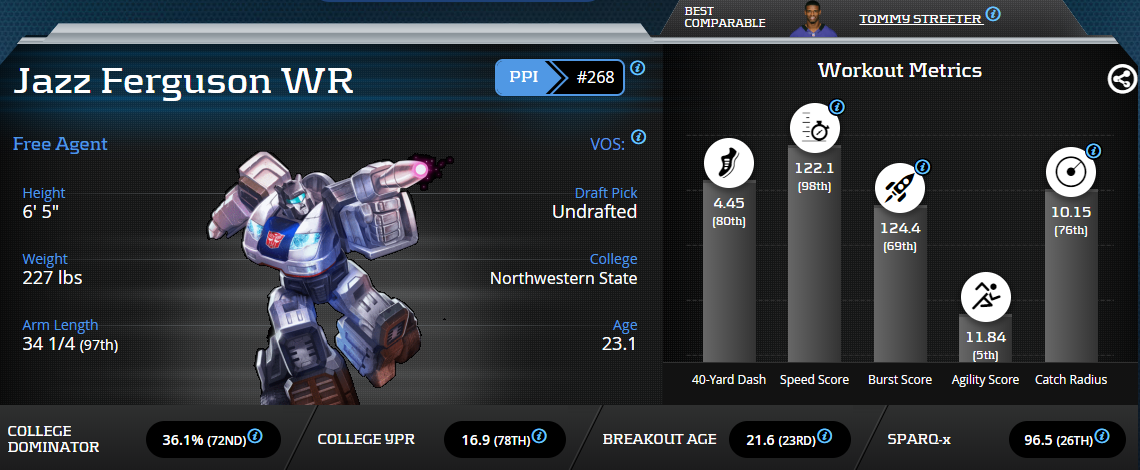Click the Speed Score info icon
Viewport: 1140px width, 470px height.
tap(837, 107)
